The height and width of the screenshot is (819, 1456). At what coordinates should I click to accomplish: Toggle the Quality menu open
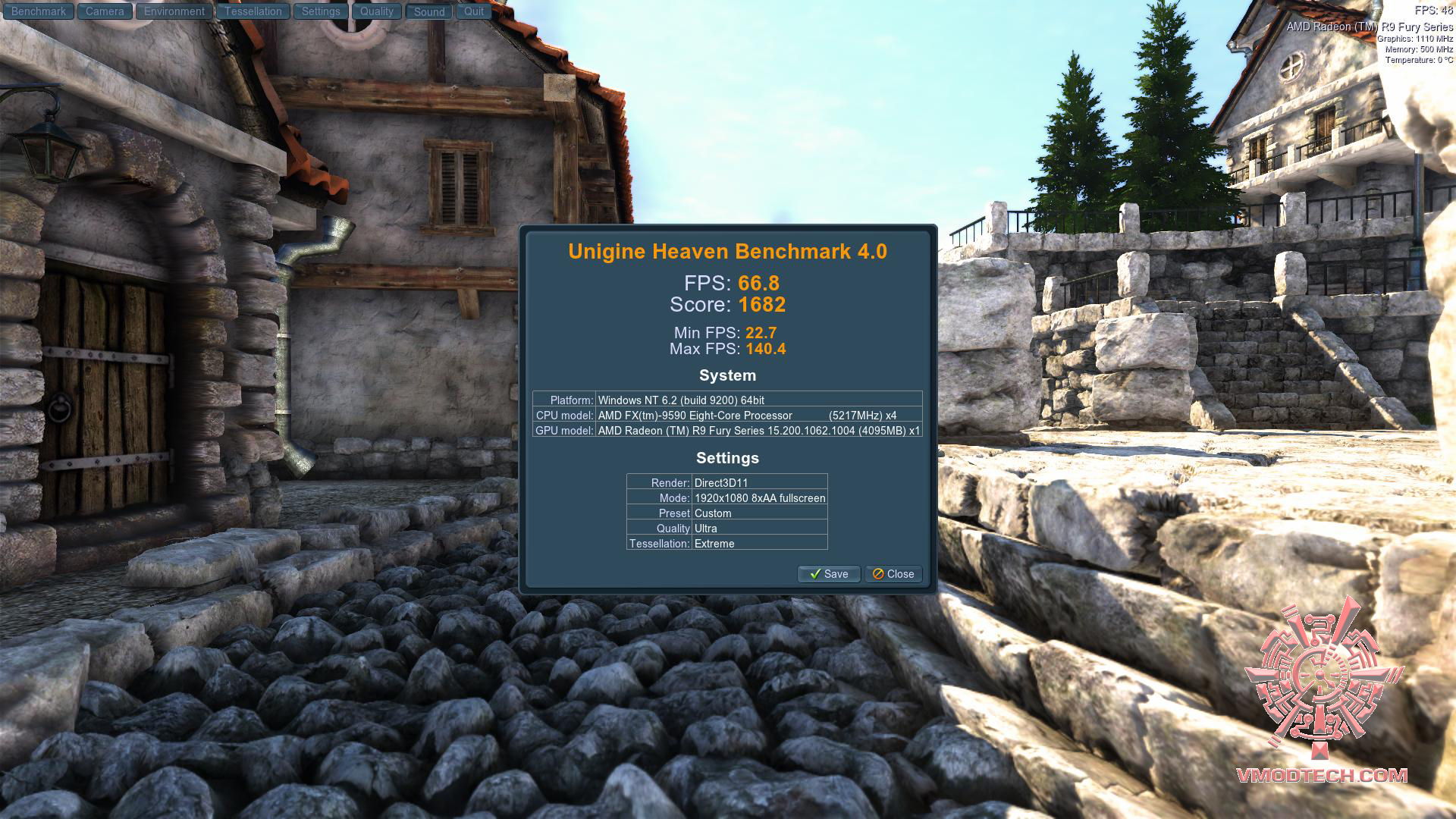coord(376,11)
